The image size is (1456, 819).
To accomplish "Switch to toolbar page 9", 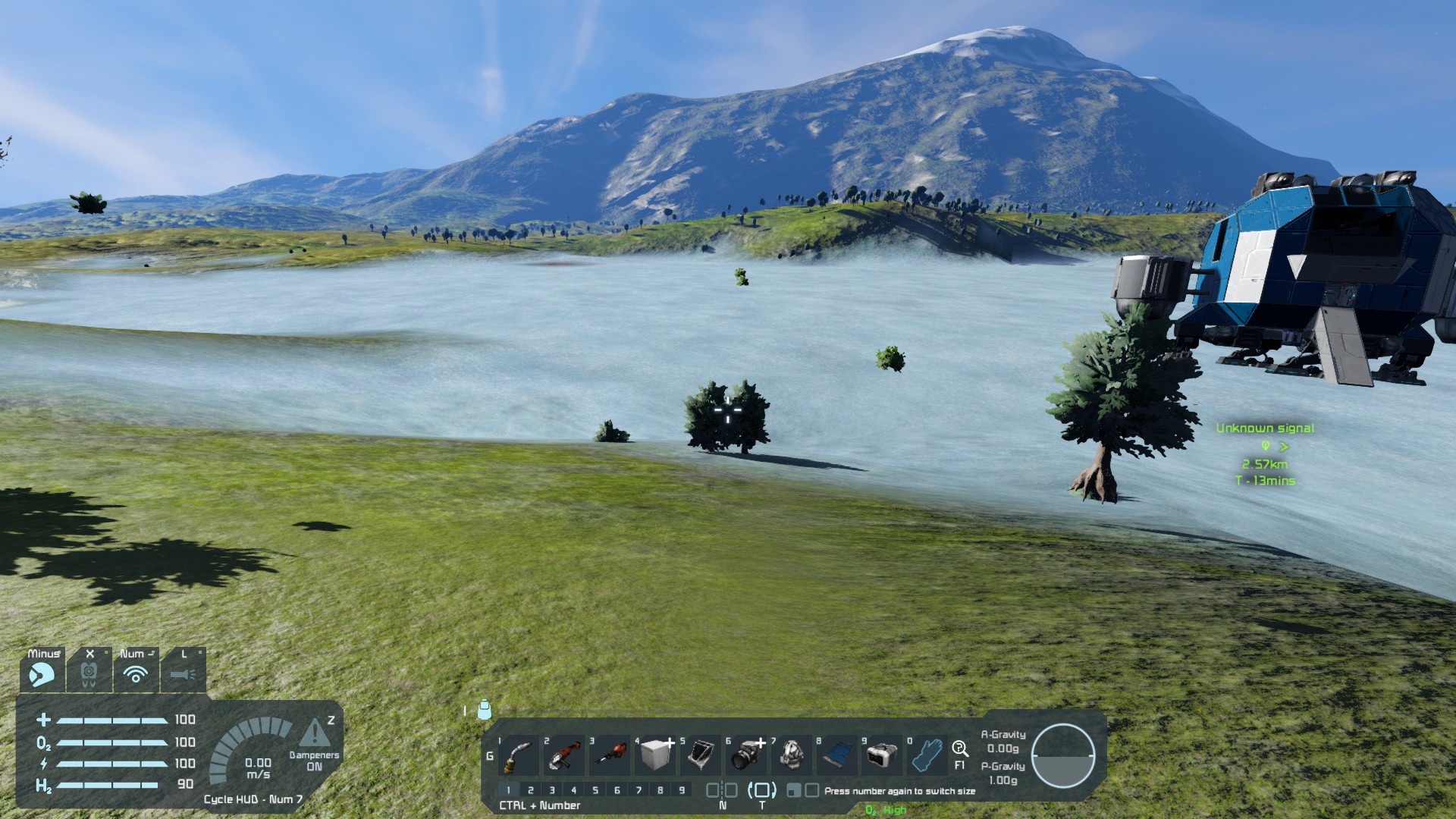I will click(x=682, y=790).
